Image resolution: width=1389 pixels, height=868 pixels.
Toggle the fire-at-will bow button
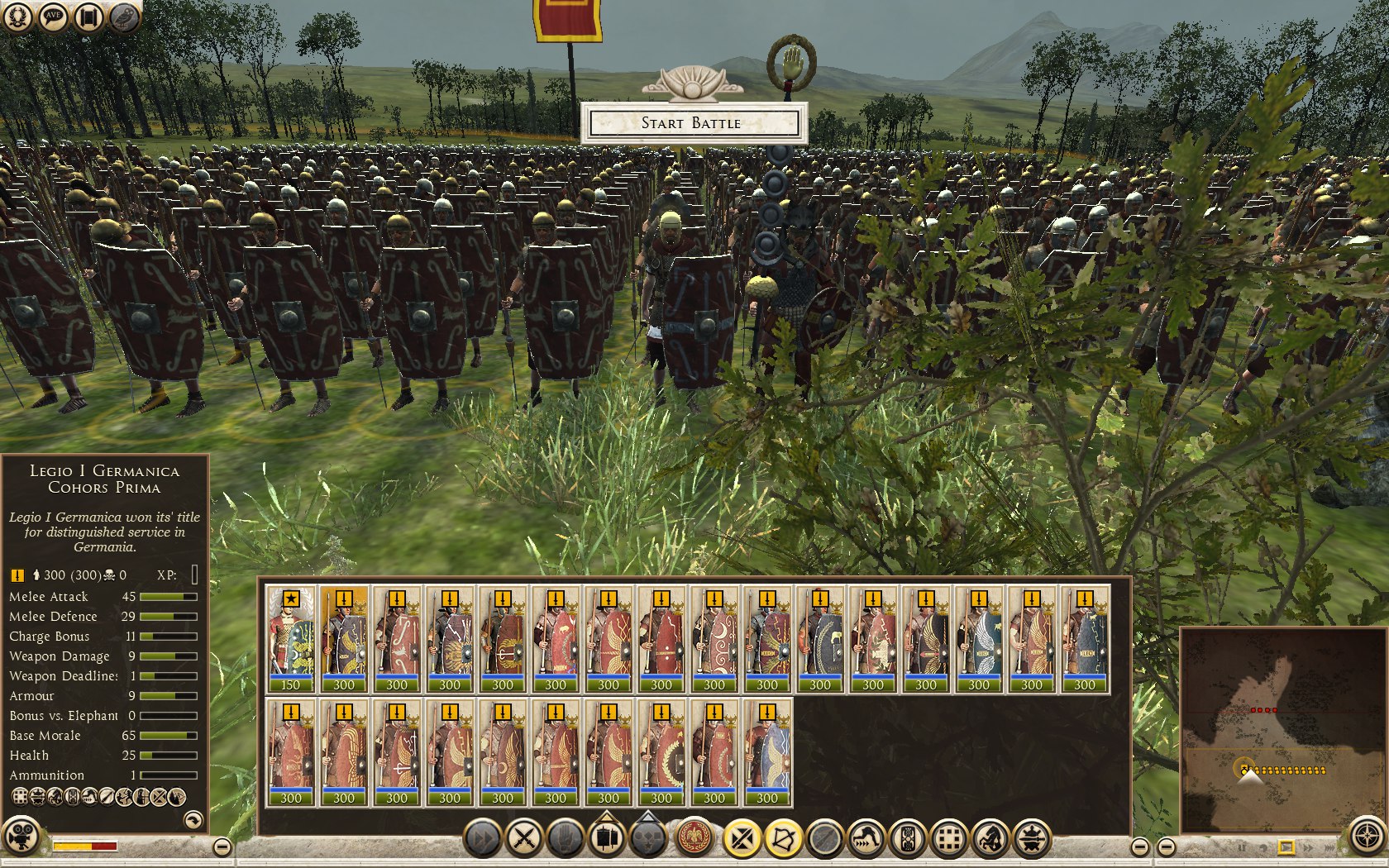(x=783, y=839)
